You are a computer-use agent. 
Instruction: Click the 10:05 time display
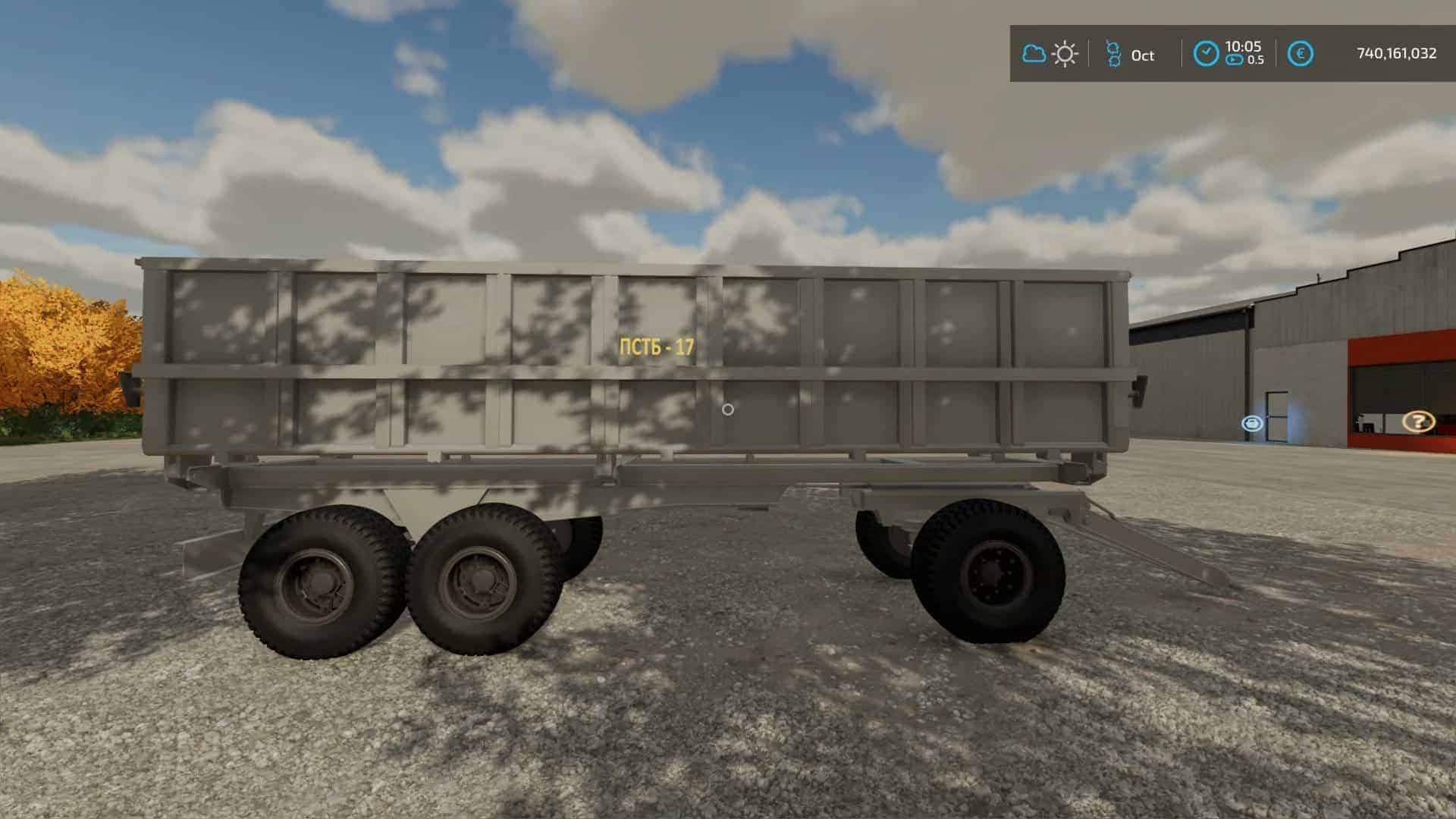(x=1244, y=45)
